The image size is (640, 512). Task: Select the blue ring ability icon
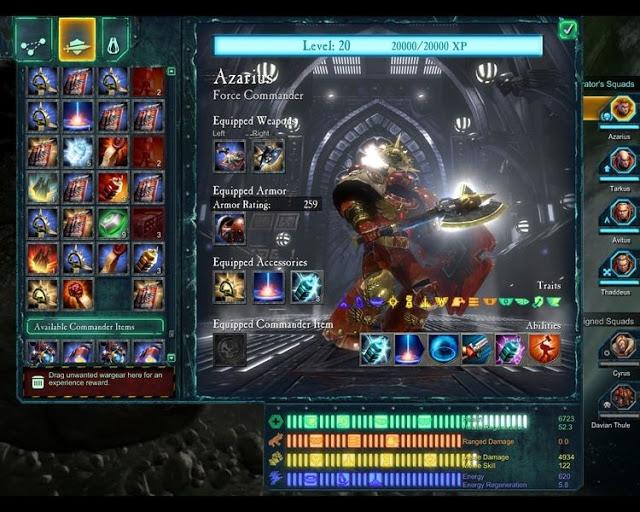coord(443,348)
